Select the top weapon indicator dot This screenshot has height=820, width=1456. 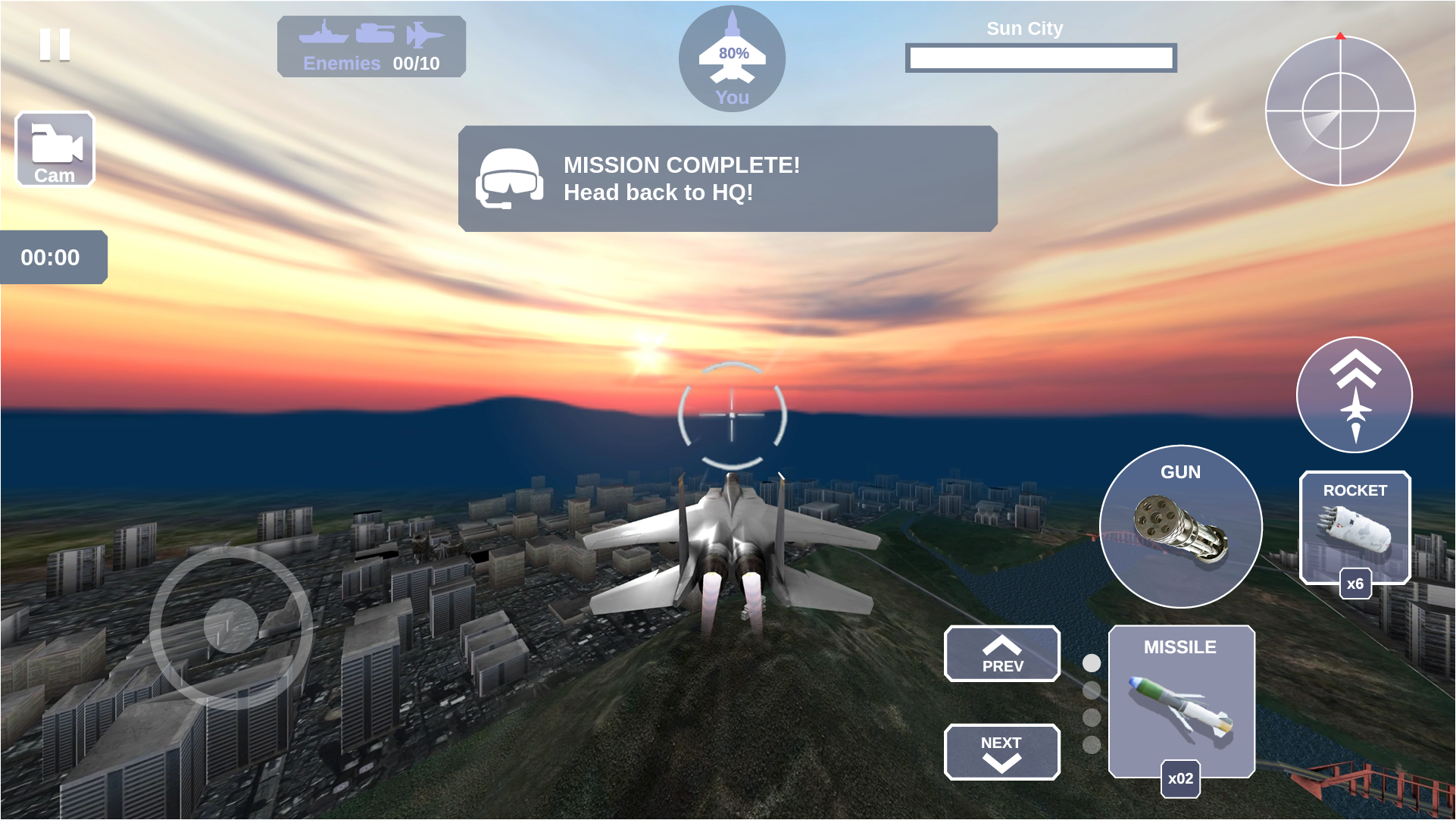click(x=1091, y=662)
